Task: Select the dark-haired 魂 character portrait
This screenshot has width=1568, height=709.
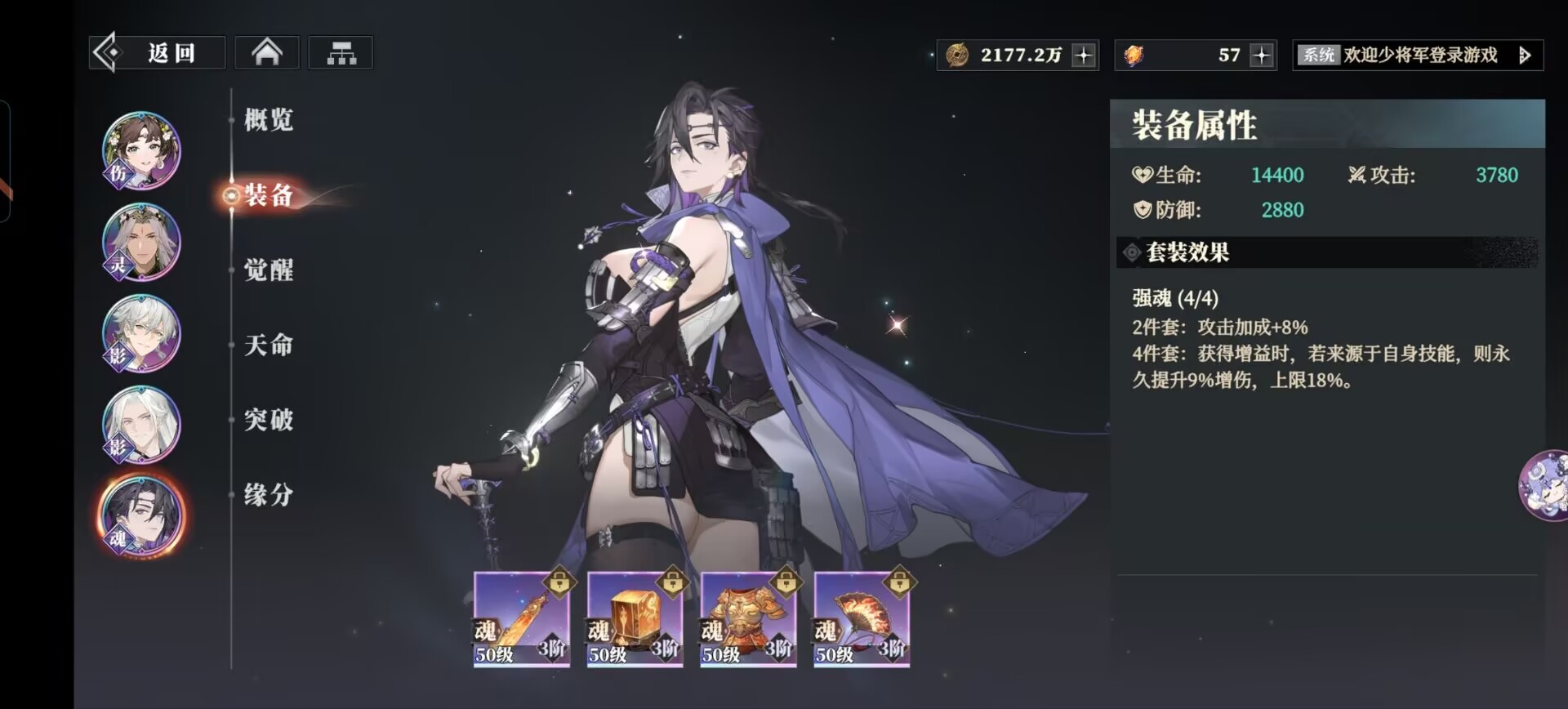Action: pos(141,516)
